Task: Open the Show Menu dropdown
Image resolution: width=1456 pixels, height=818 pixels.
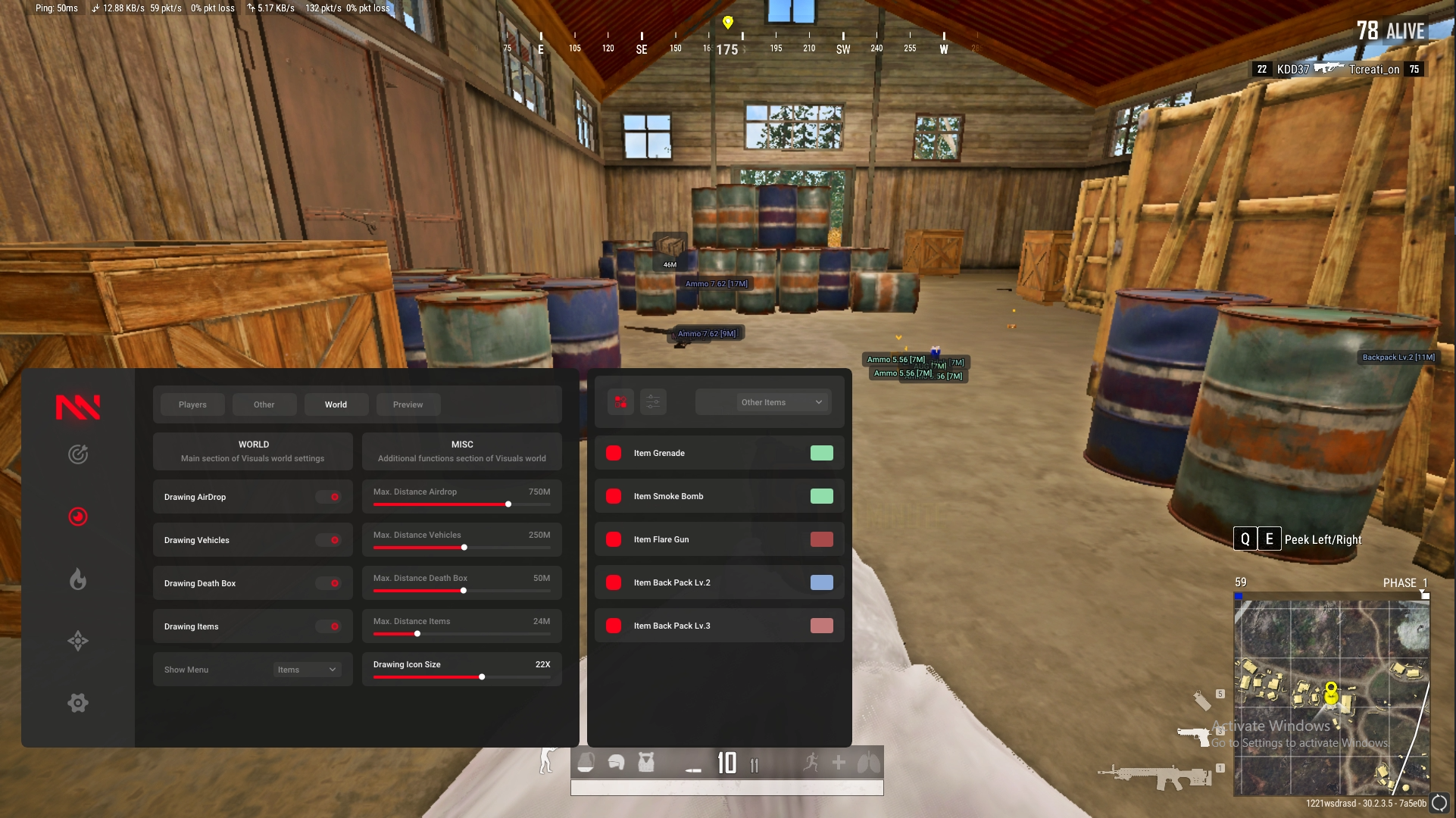Action: tap(307, 670)
